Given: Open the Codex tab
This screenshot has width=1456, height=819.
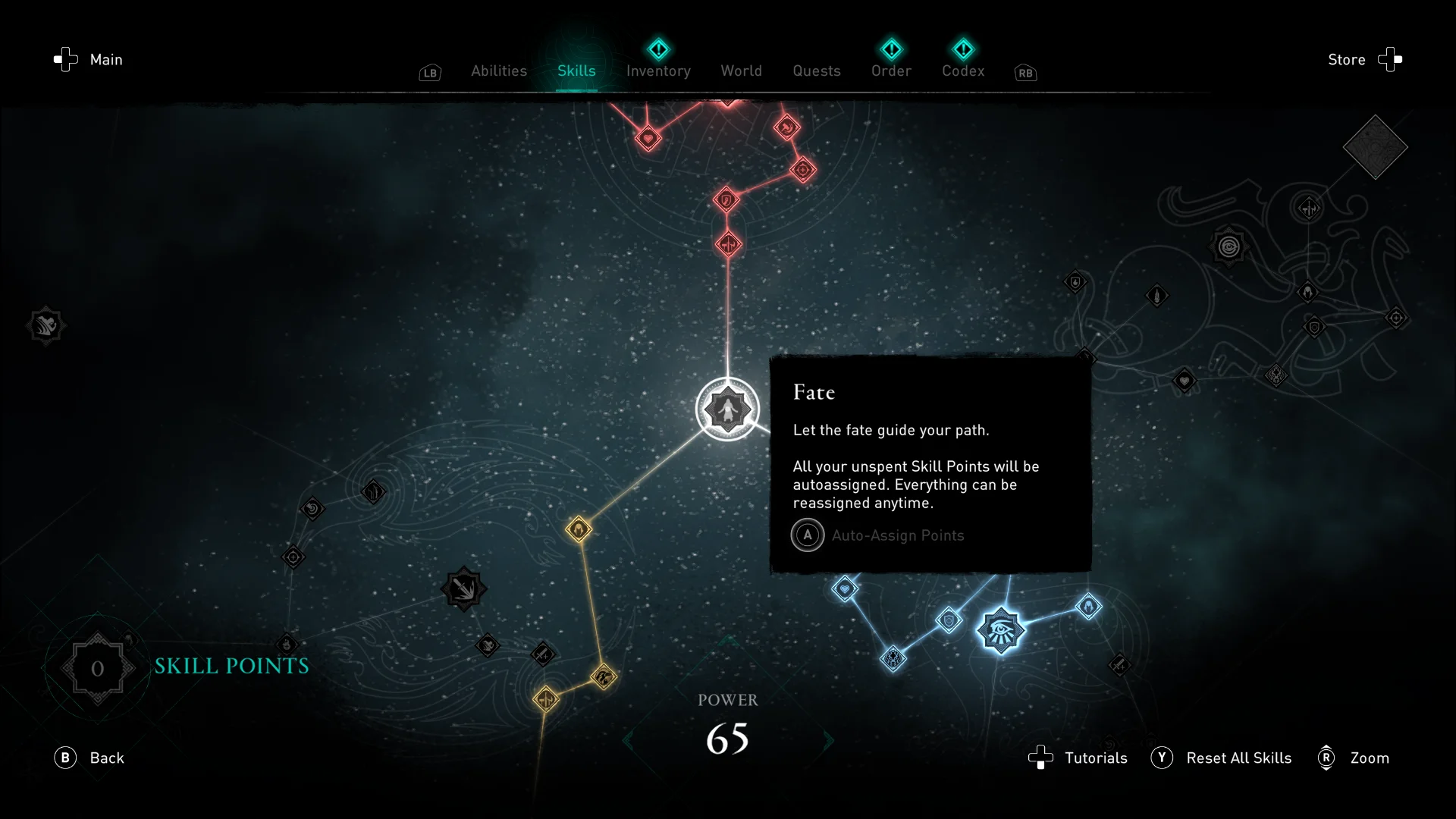Looking at the screenshot, I should 963,71.
